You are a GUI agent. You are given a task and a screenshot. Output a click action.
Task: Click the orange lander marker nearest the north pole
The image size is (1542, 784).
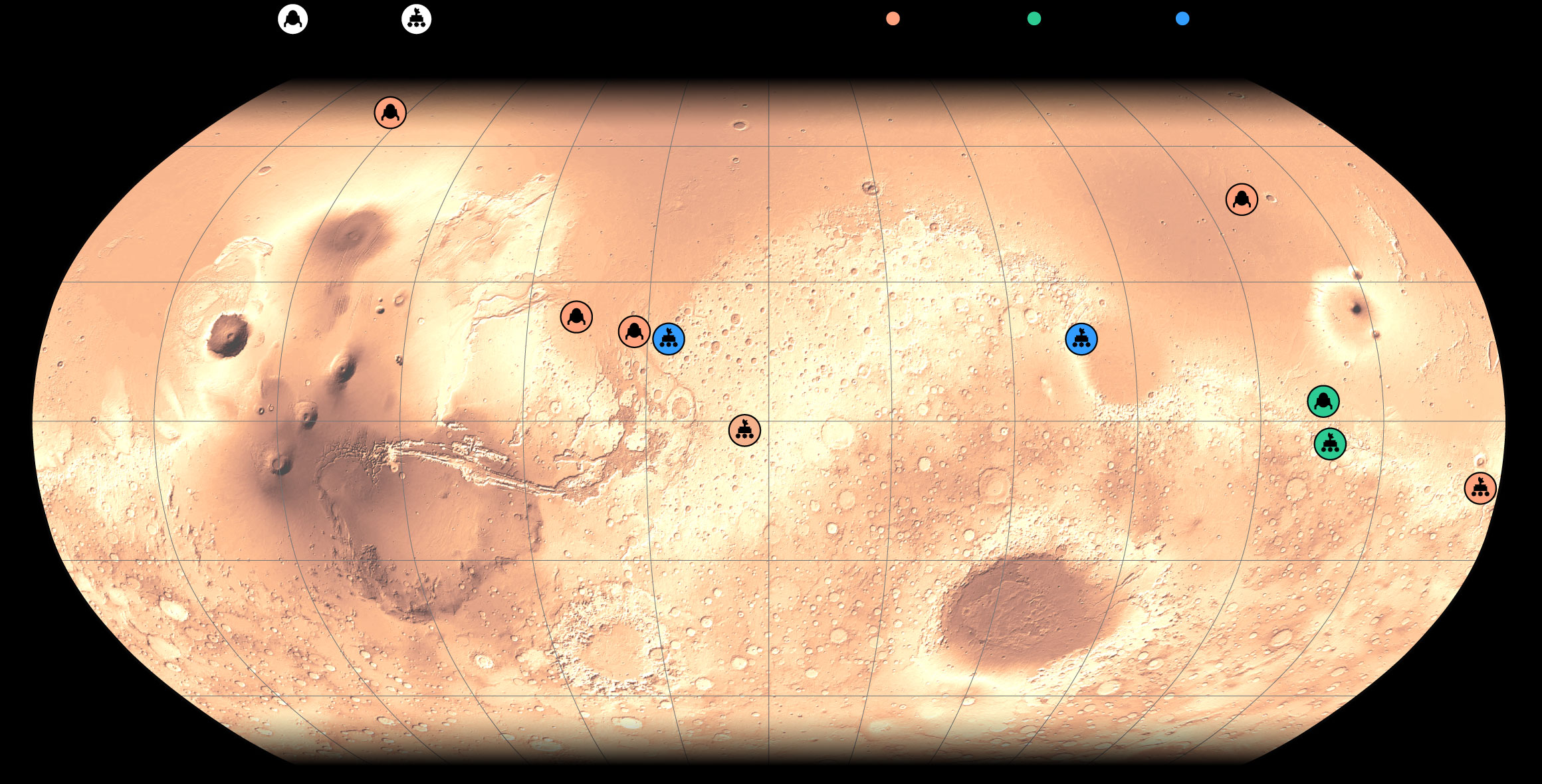[390, 112]
